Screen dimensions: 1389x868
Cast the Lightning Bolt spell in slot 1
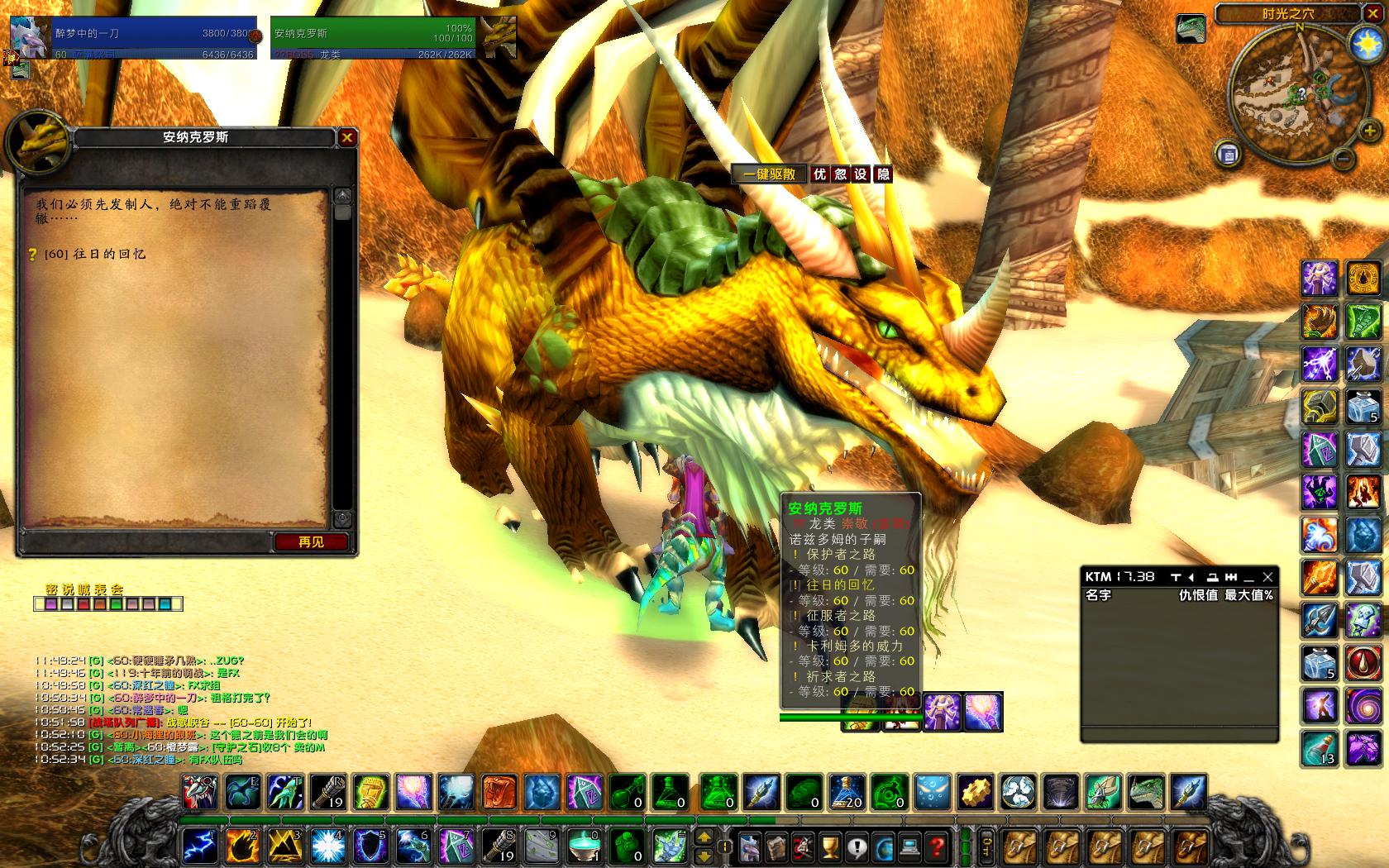click(x=199, y=845)
